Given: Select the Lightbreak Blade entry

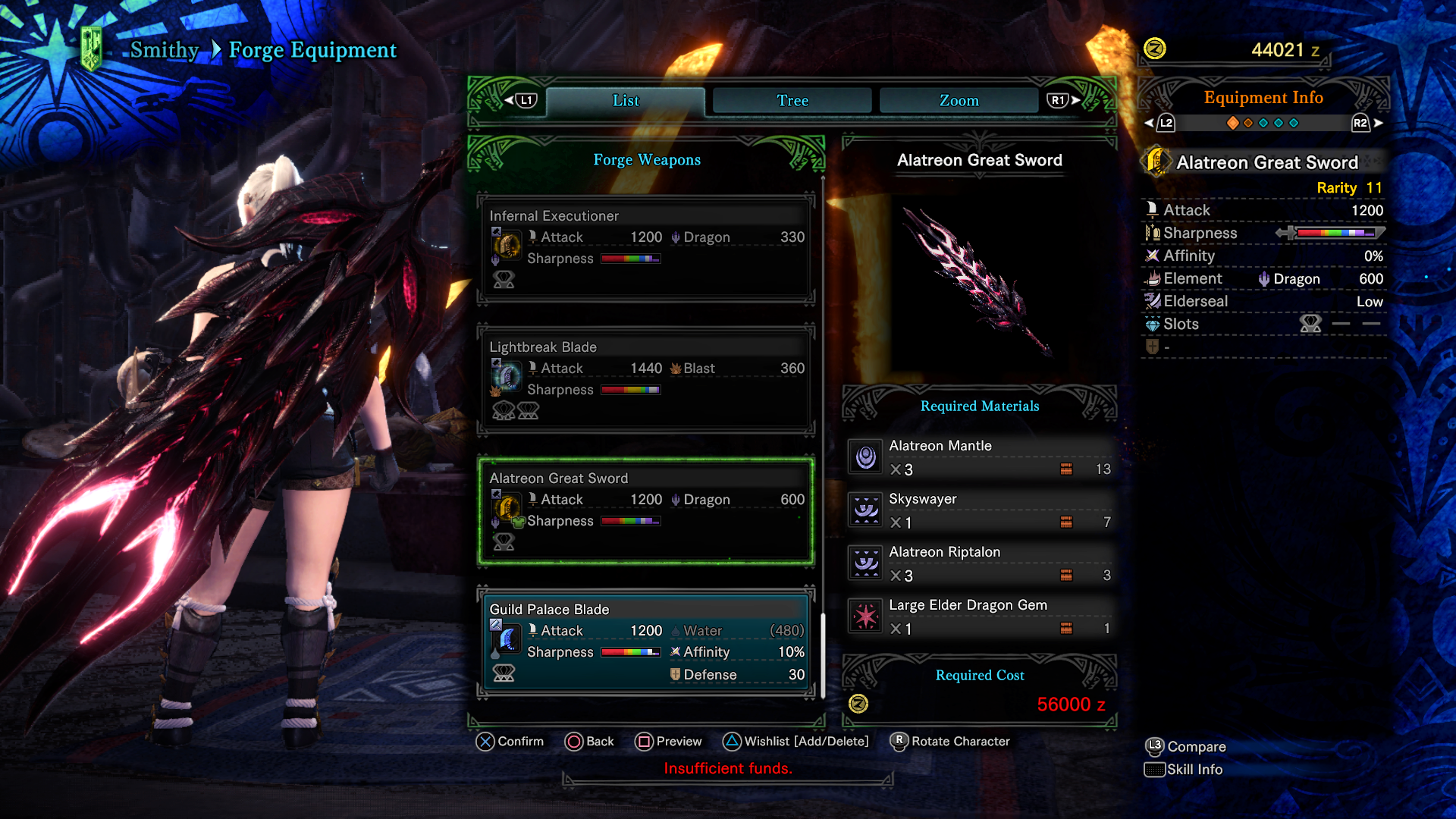Looking at the screenshot, I should [646, 379].
